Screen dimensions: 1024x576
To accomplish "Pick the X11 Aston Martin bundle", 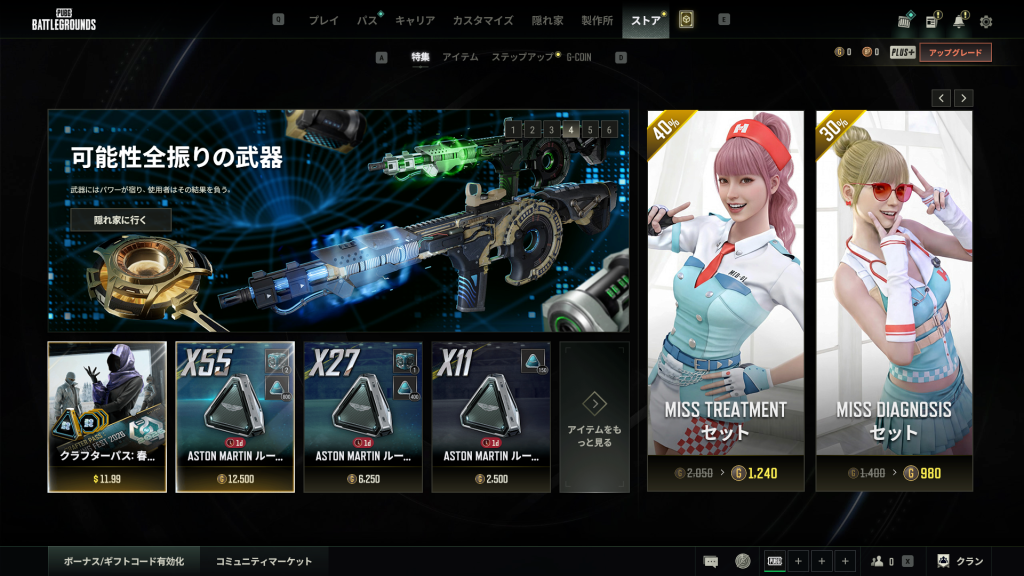I will (x=491, y=417).
